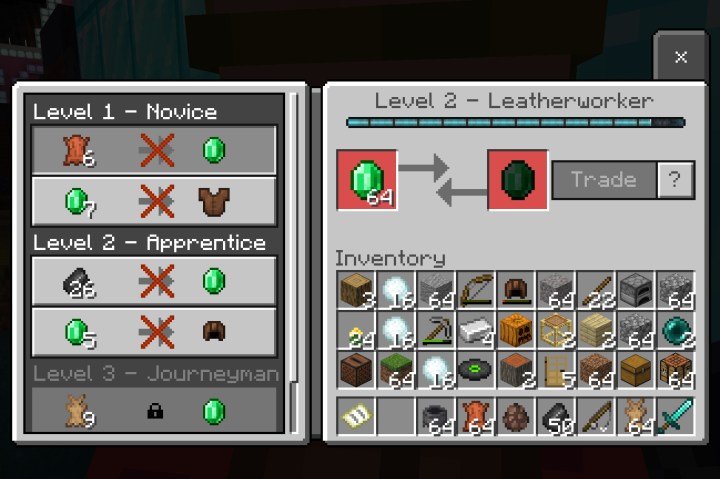
Task: Click the carved pumpkin slot
Action: 515,331
